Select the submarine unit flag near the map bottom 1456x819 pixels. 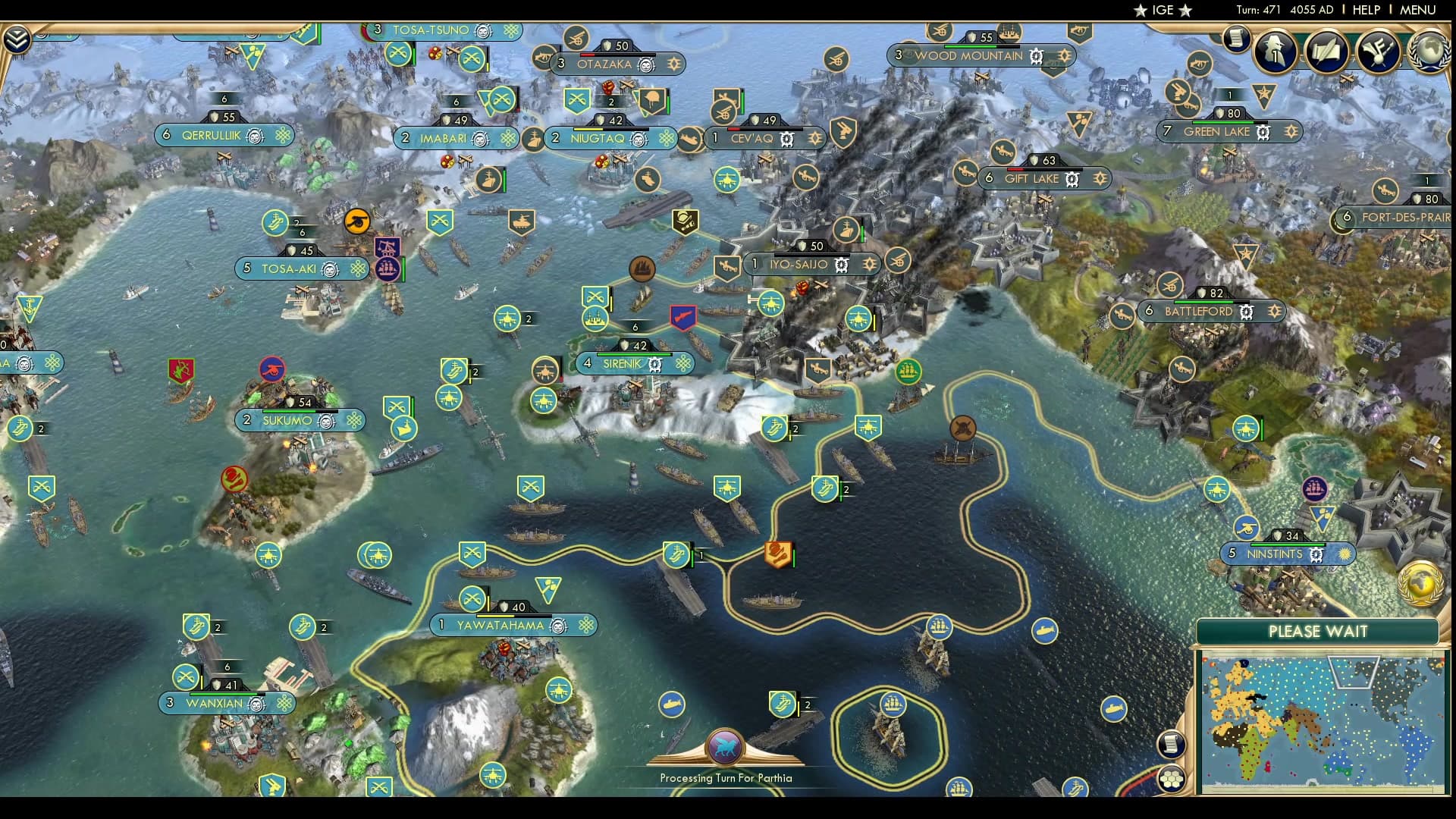(671, 704)
